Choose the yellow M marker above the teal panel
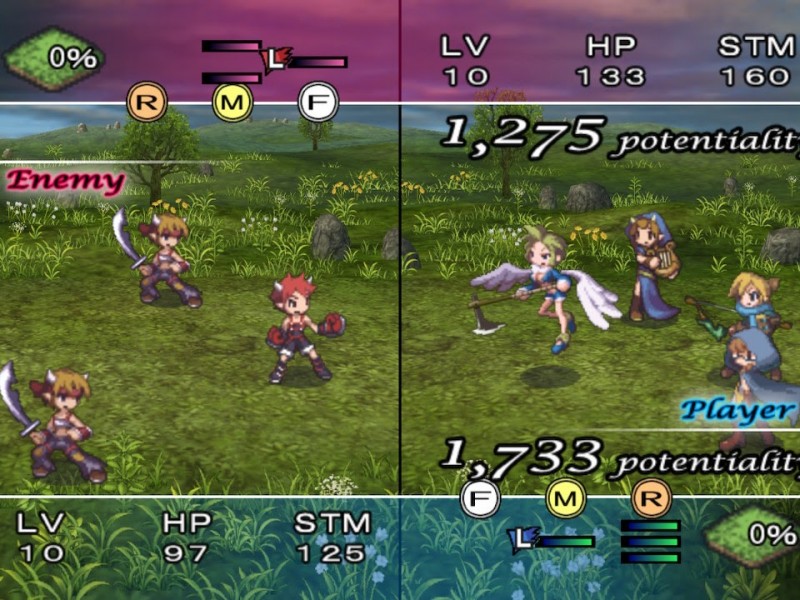800x600 pixels. click(565, 497)
